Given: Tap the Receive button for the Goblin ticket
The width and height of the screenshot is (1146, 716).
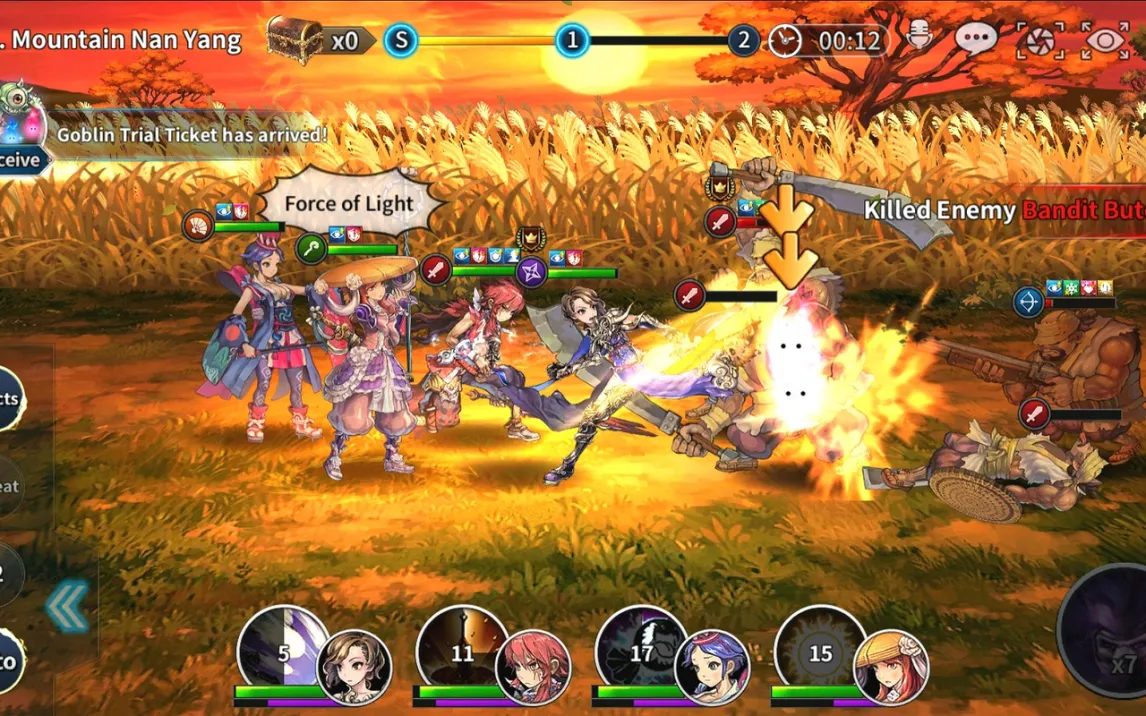Looking at the screenshot, I should click(x=20, y=160).
